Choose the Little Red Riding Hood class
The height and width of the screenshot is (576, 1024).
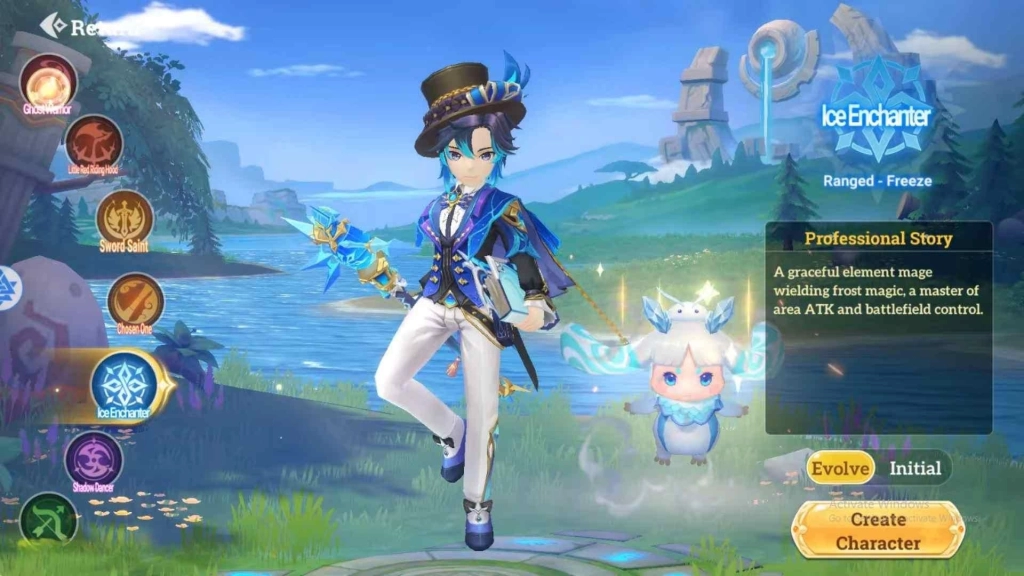pyautogui.click(x=94, y=142)
